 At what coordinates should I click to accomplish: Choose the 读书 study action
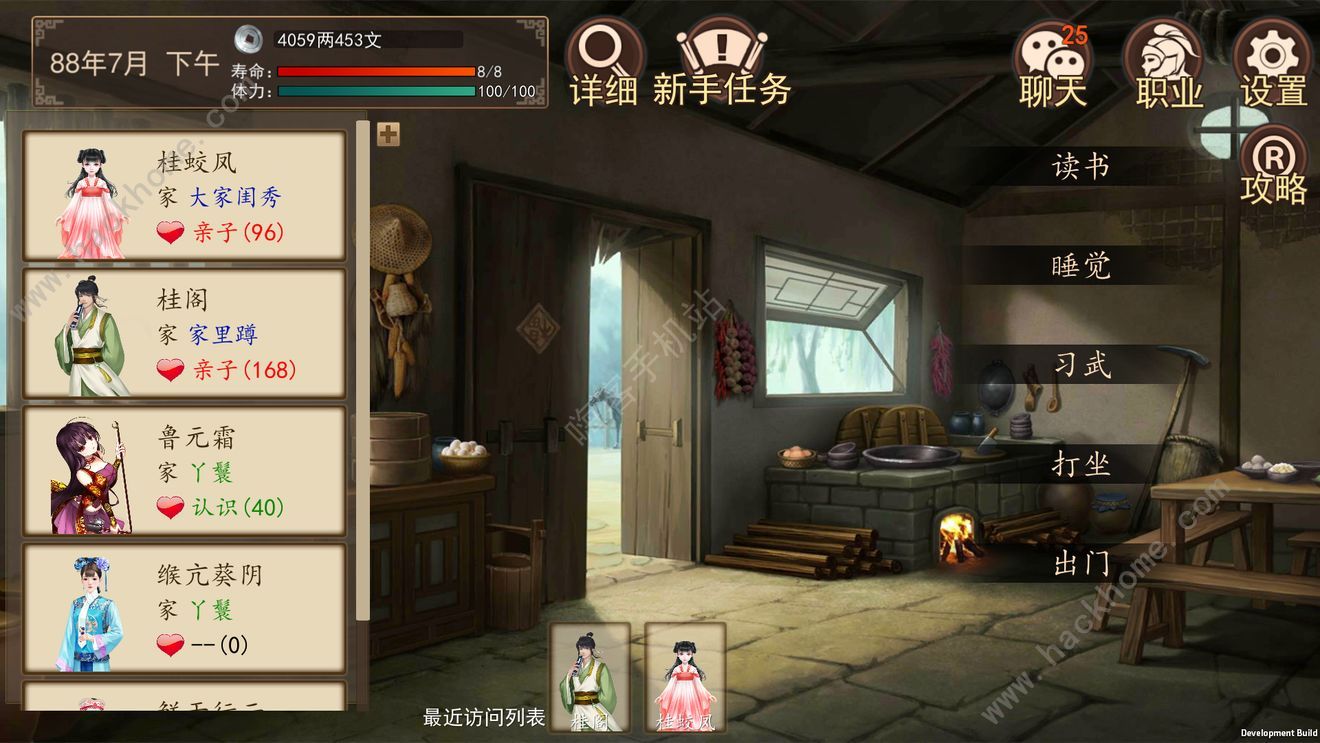pyautogui.click(x=1081, y=166)
